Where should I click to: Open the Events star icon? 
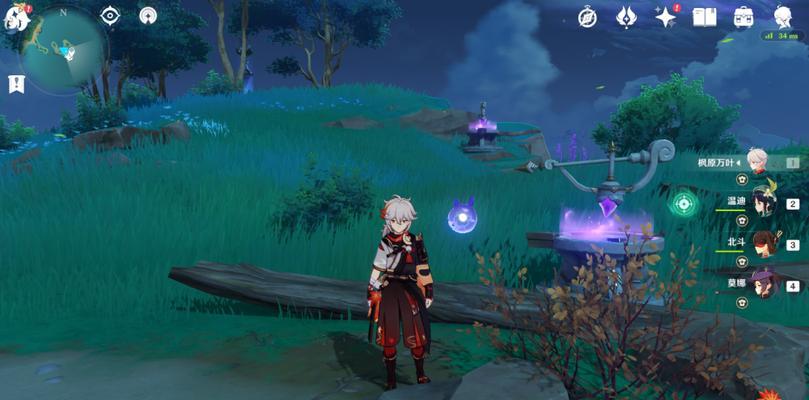coord(665,16)
